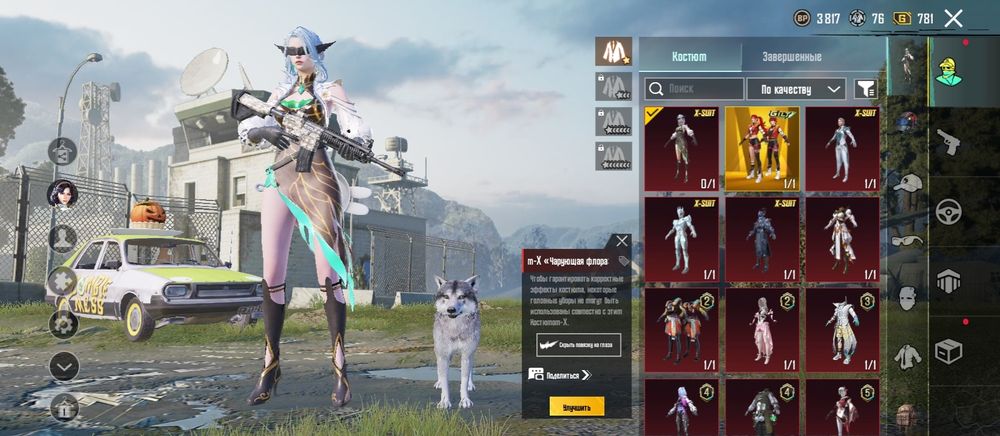Open the По качеству sorting dropdown
The image size is (1000, 436).
click(796, 89)
